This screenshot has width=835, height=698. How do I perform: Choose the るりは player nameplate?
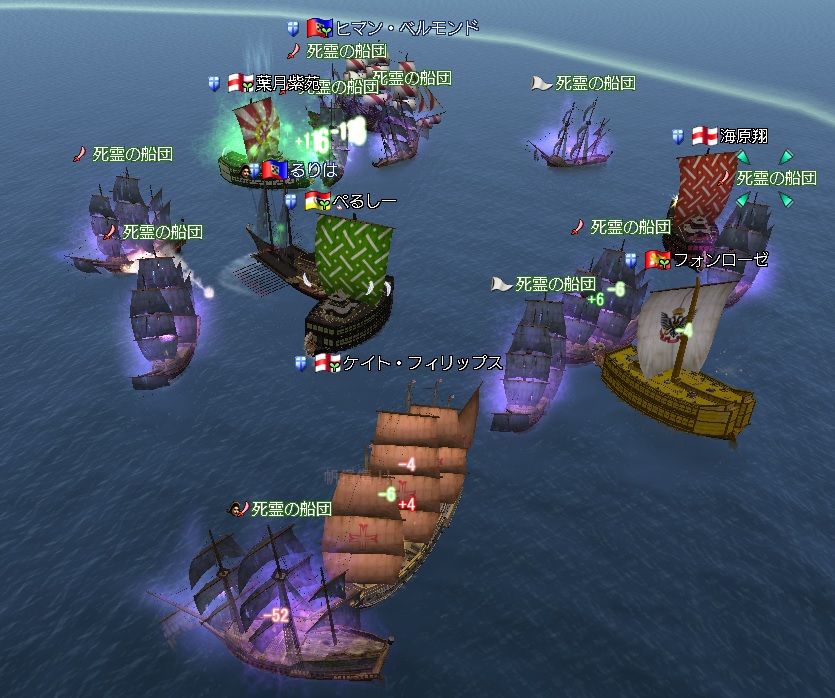pyautogui.click(x=314, y=170)
